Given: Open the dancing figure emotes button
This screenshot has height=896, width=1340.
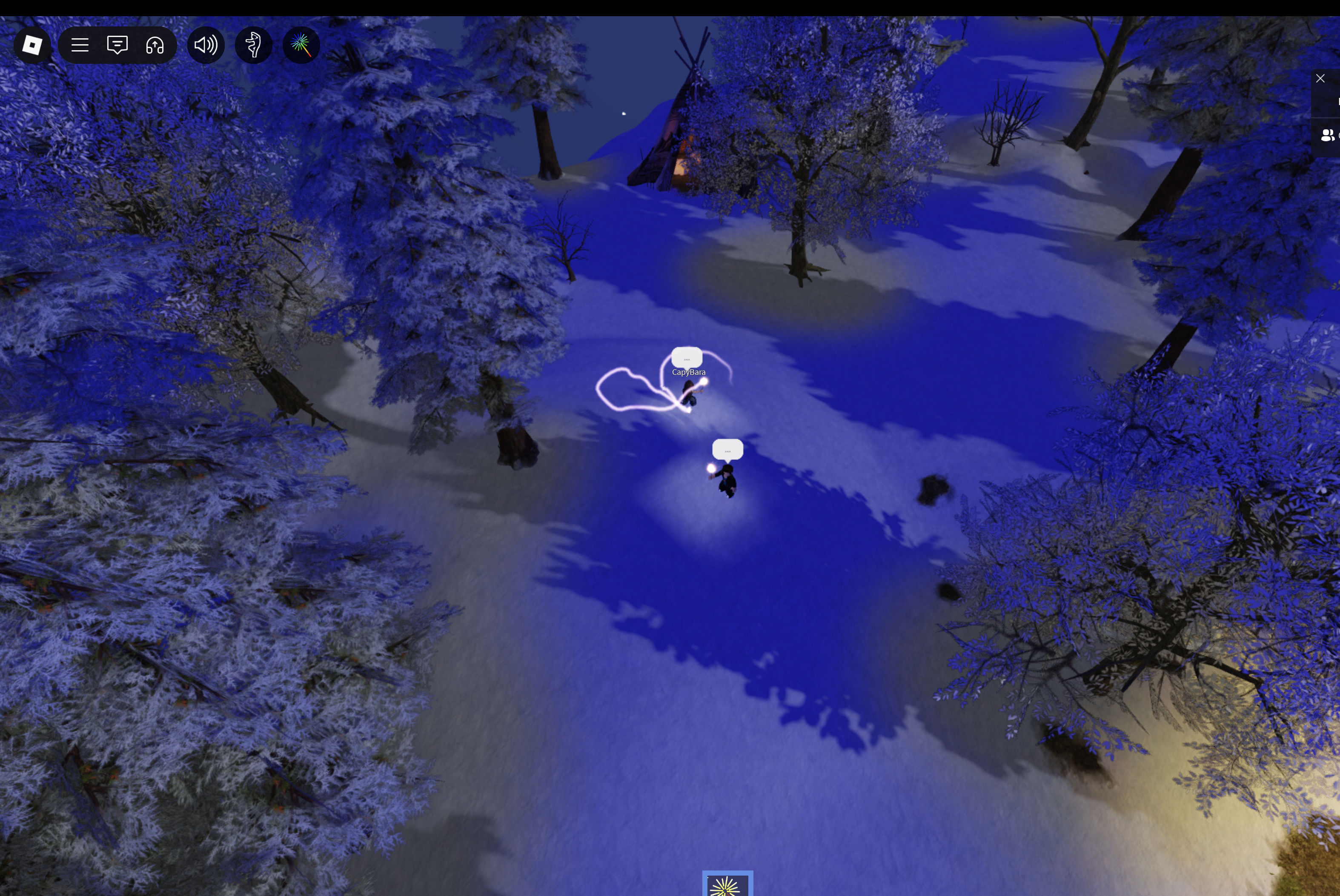Looking at the screenshot, I should point(253,45).
